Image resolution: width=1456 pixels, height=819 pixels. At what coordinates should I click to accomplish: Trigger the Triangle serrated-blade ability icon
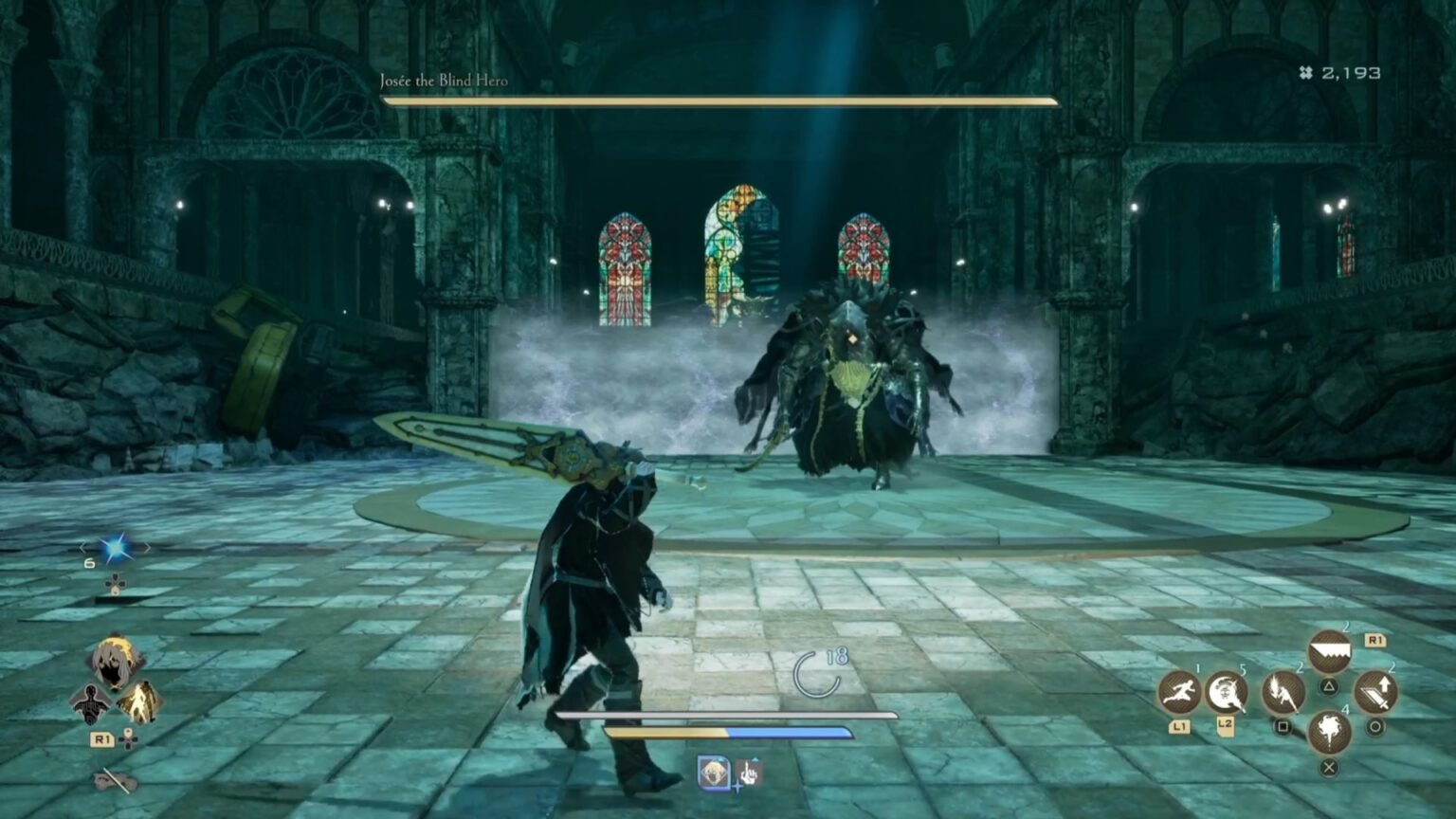[1329, 650]
